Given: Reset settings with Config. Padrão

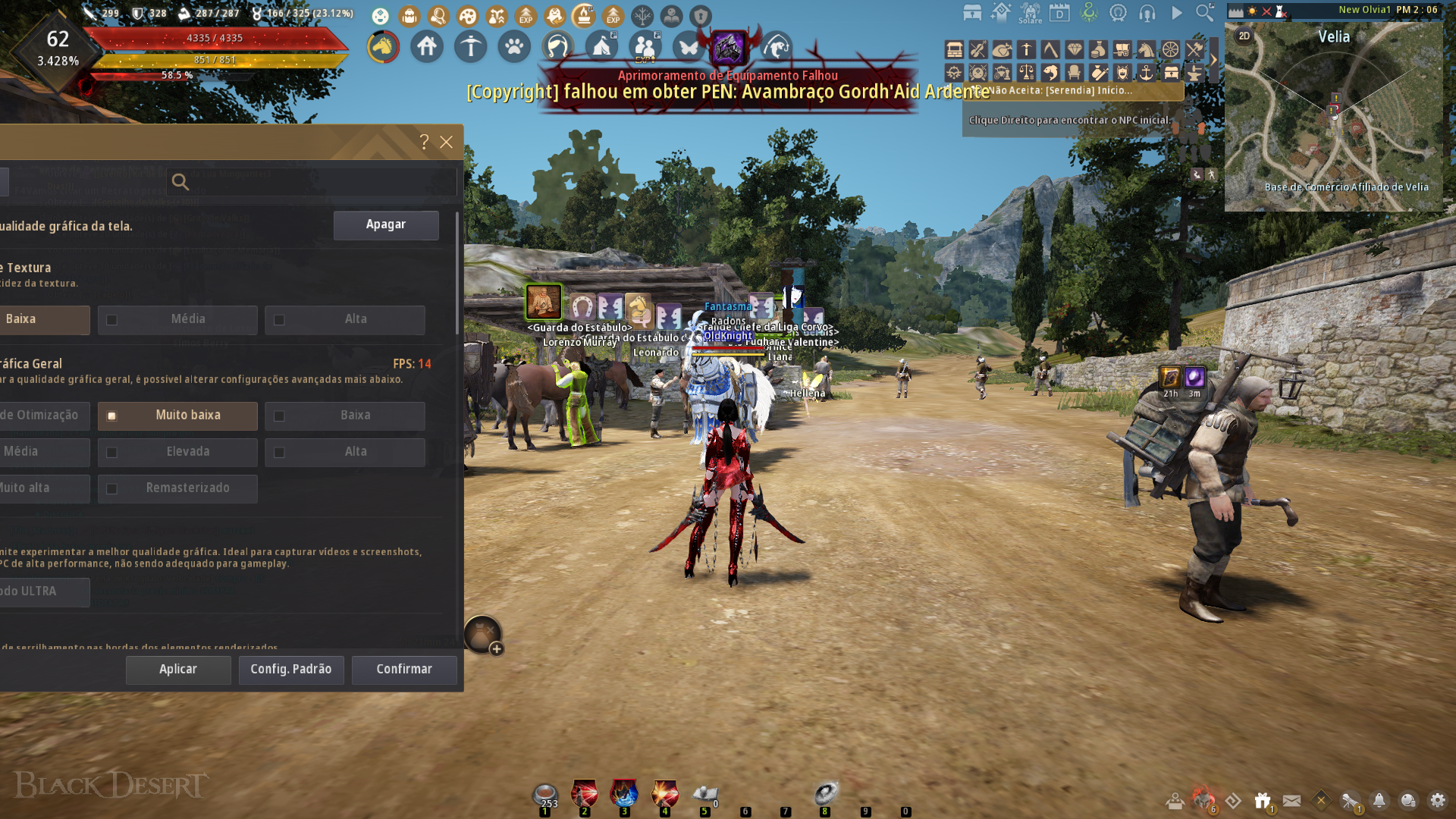Looking at the screenshot, I should 291,670.
